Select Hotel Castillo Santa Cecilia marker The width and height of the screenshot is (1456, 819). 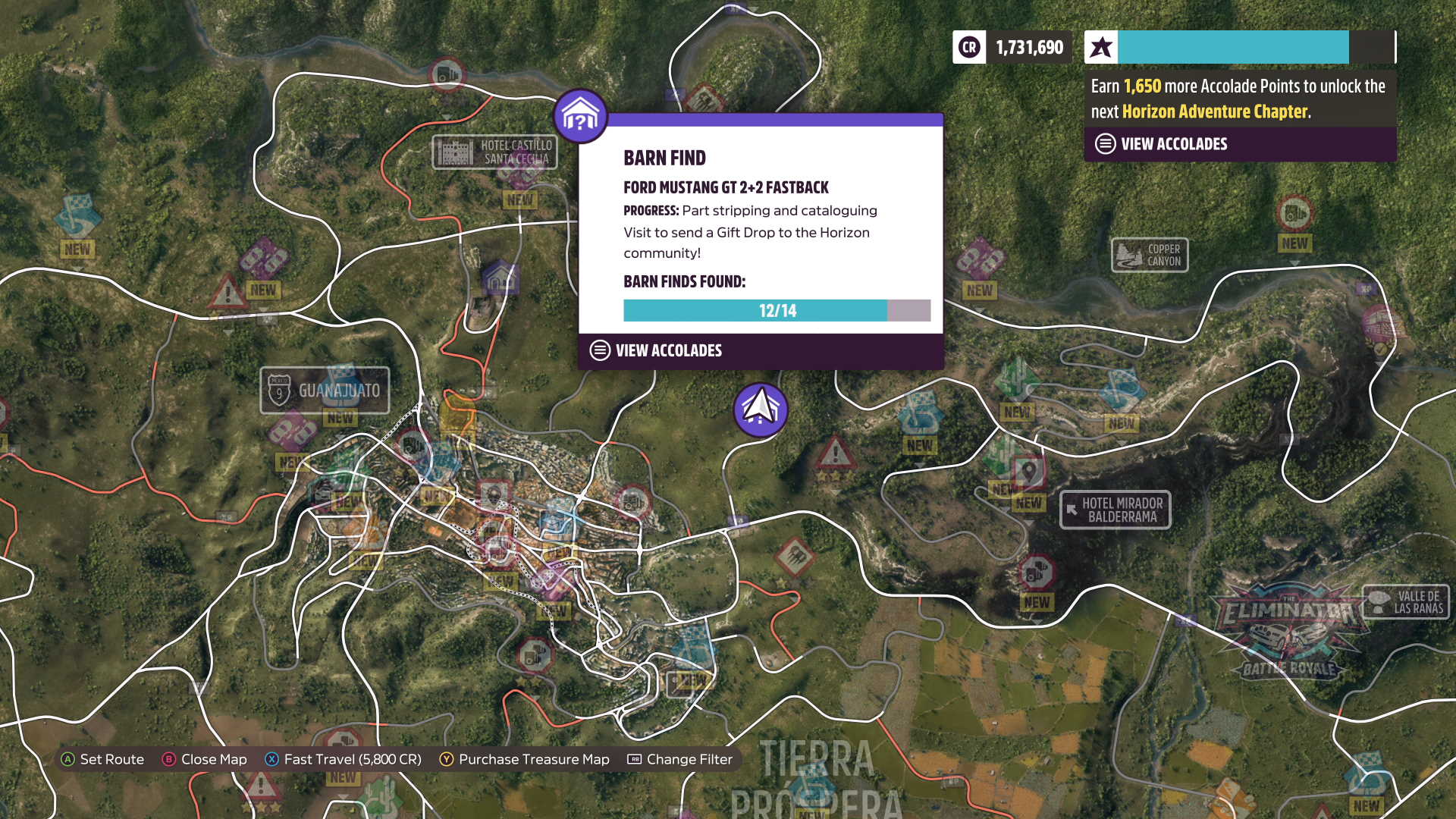(494, 152)
